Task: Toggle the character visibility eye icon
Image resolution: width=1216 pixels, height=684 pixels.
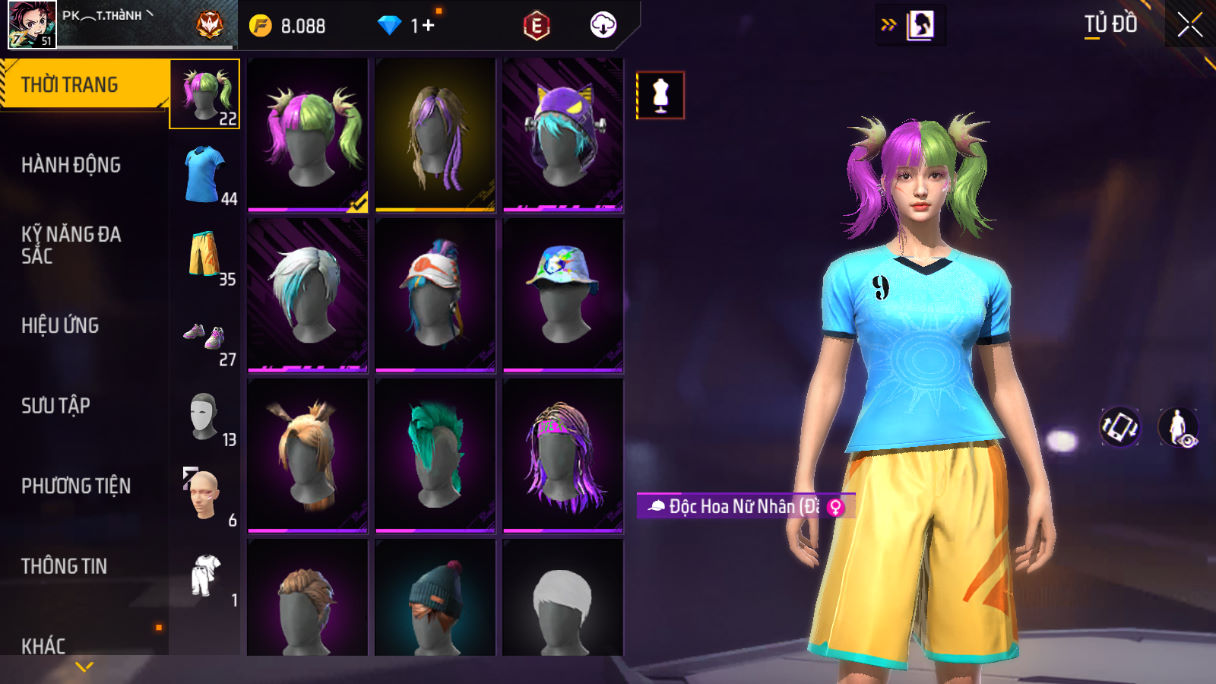Action: (x=1178, y=427)
